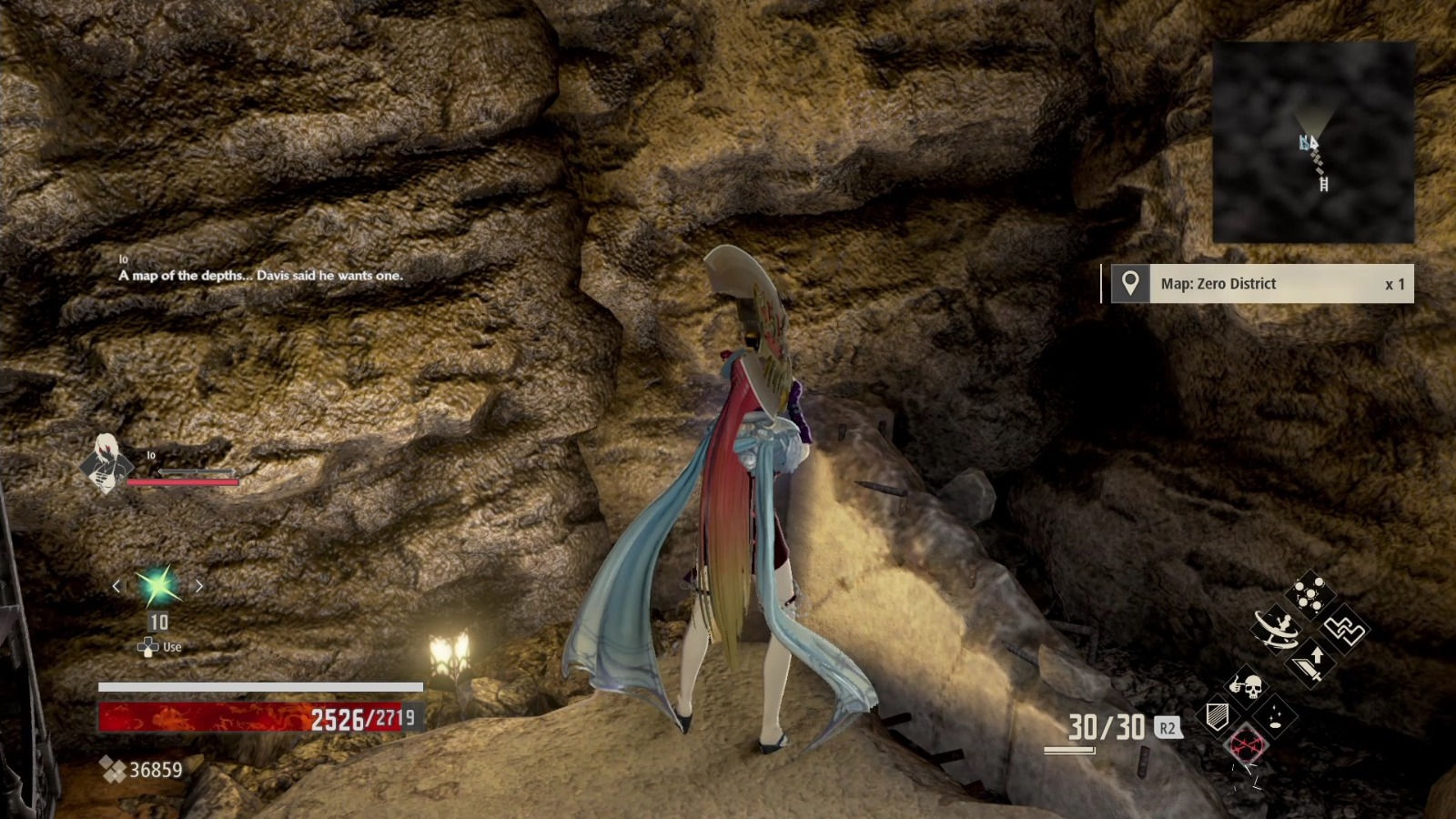Click the right arrow to switch items
The image size is (1456, 819).
pos(198,586)
